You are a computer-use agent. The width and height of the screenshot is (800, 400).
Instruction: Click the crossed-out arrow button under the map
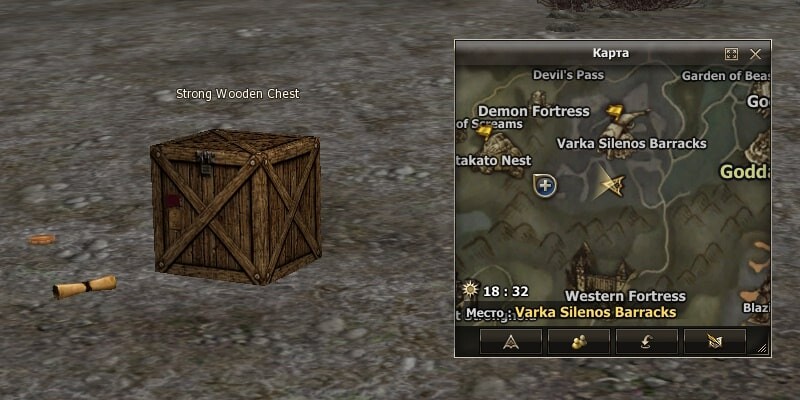click(714, 341)
